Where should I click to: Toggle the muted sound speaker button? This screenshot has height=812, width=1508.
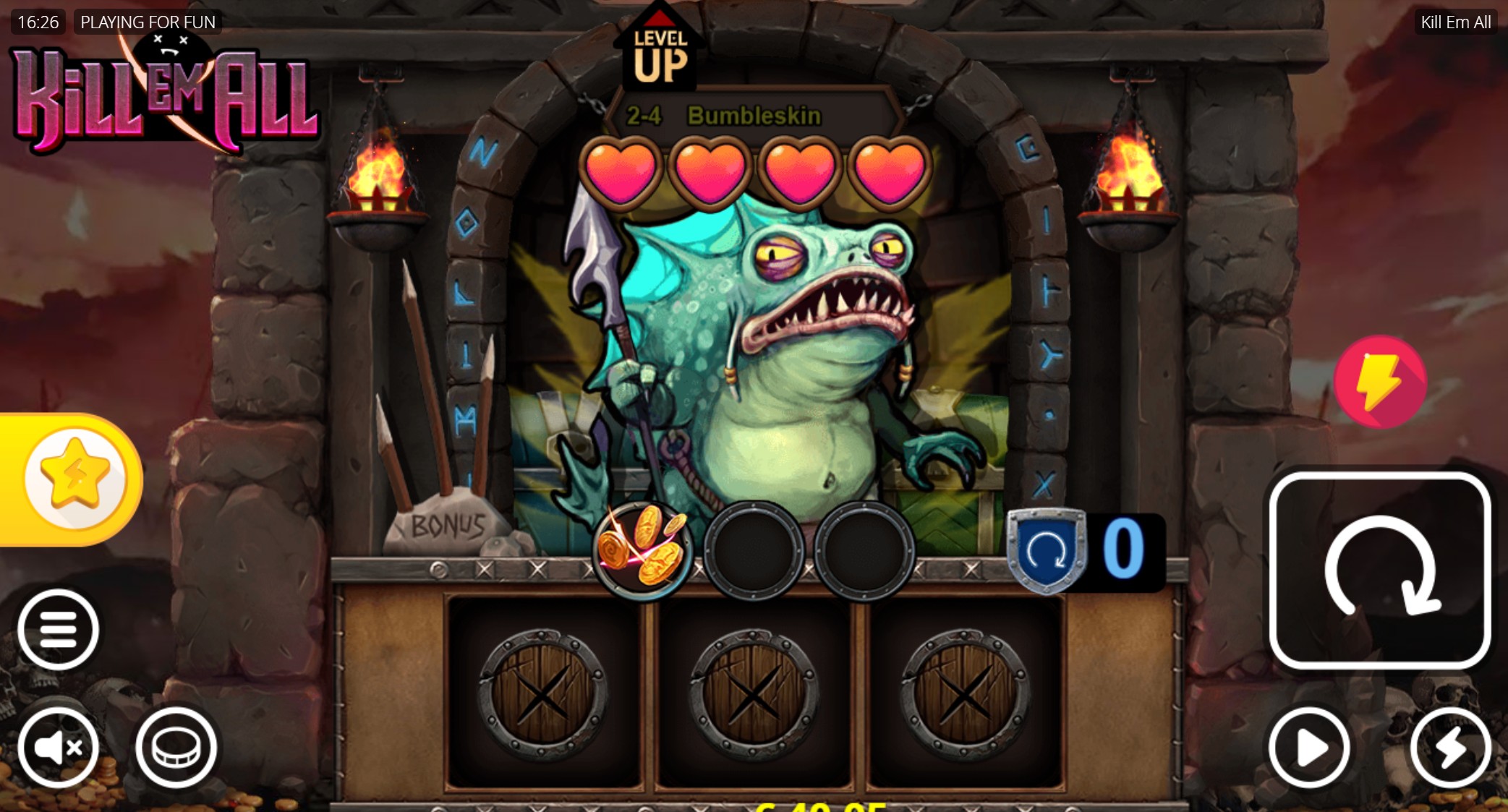pyautogui.click(x=58, y=747)
